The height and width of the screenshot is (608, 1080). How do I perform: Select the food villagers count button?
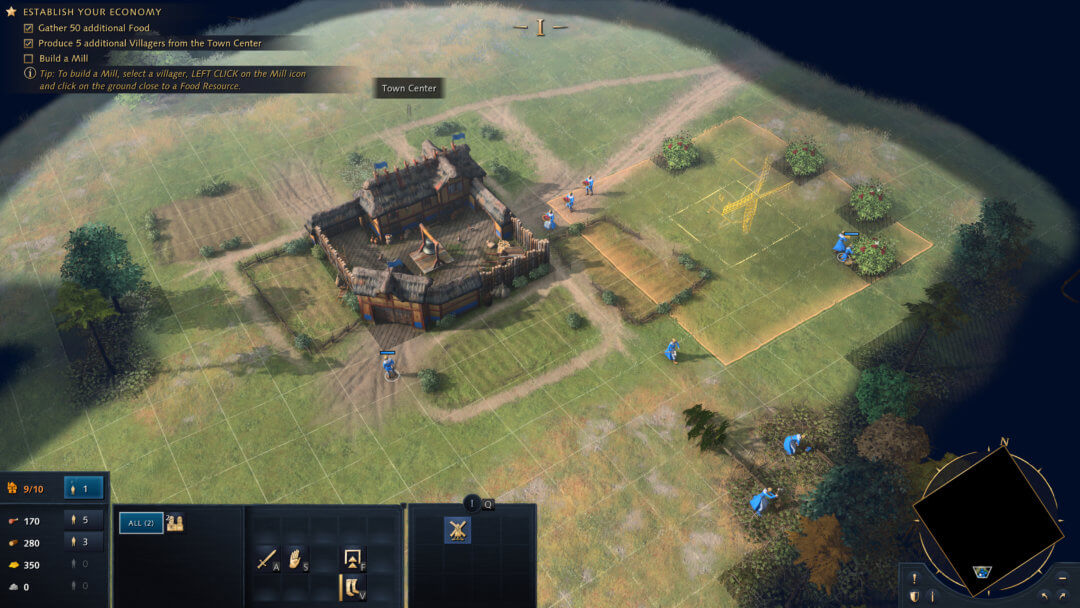[x=84, y=520]
